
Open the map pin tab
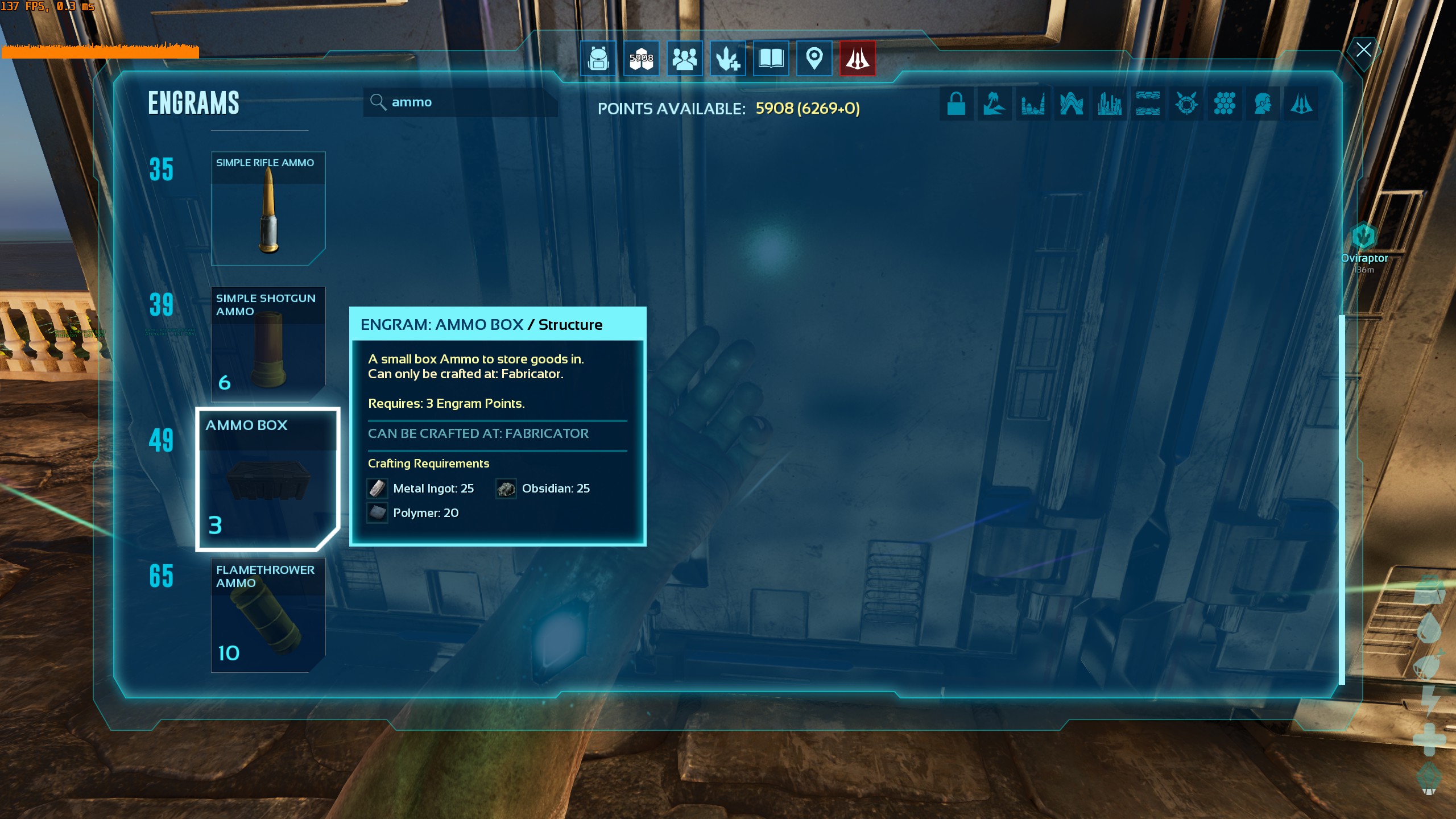(x=814, y=58)
